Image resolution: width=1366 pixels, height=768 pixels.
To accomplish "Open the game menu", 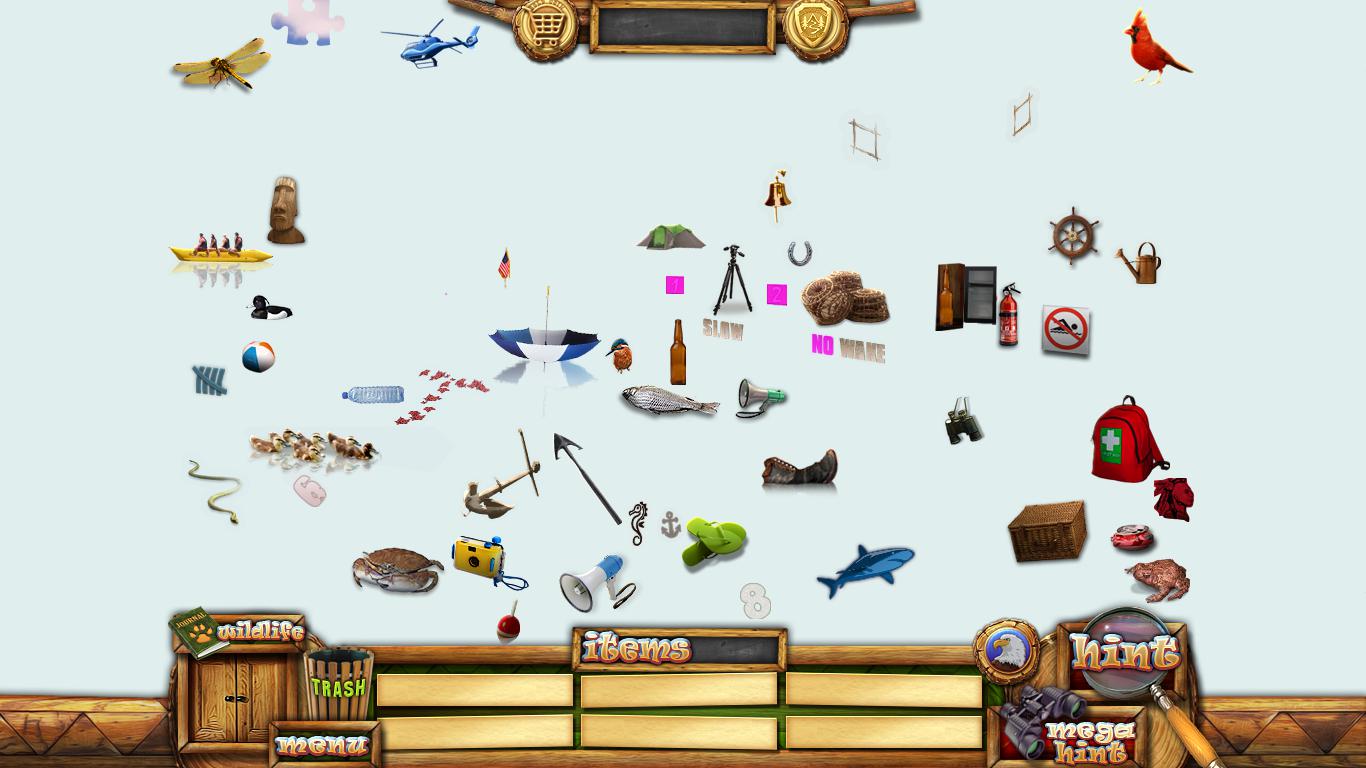I will pos(322,745).
